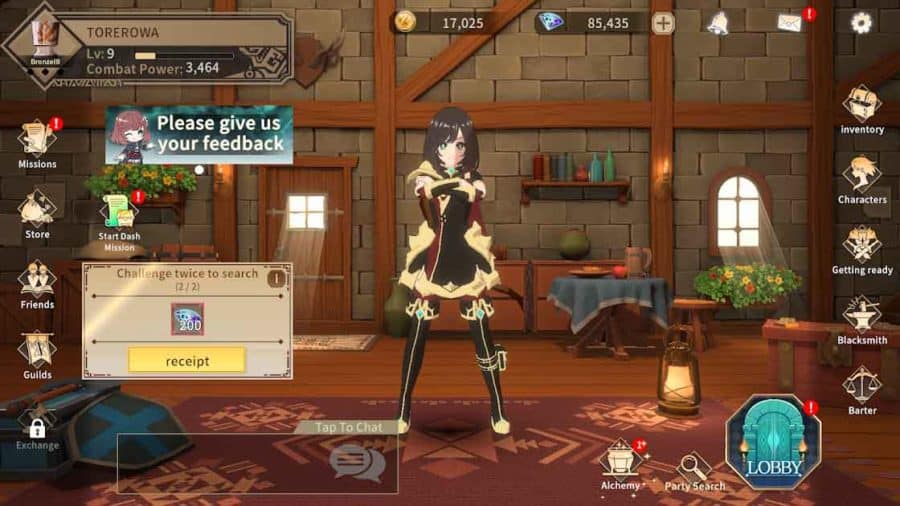
Task: Add more blue gems with plus button
Action: (663, 23)
